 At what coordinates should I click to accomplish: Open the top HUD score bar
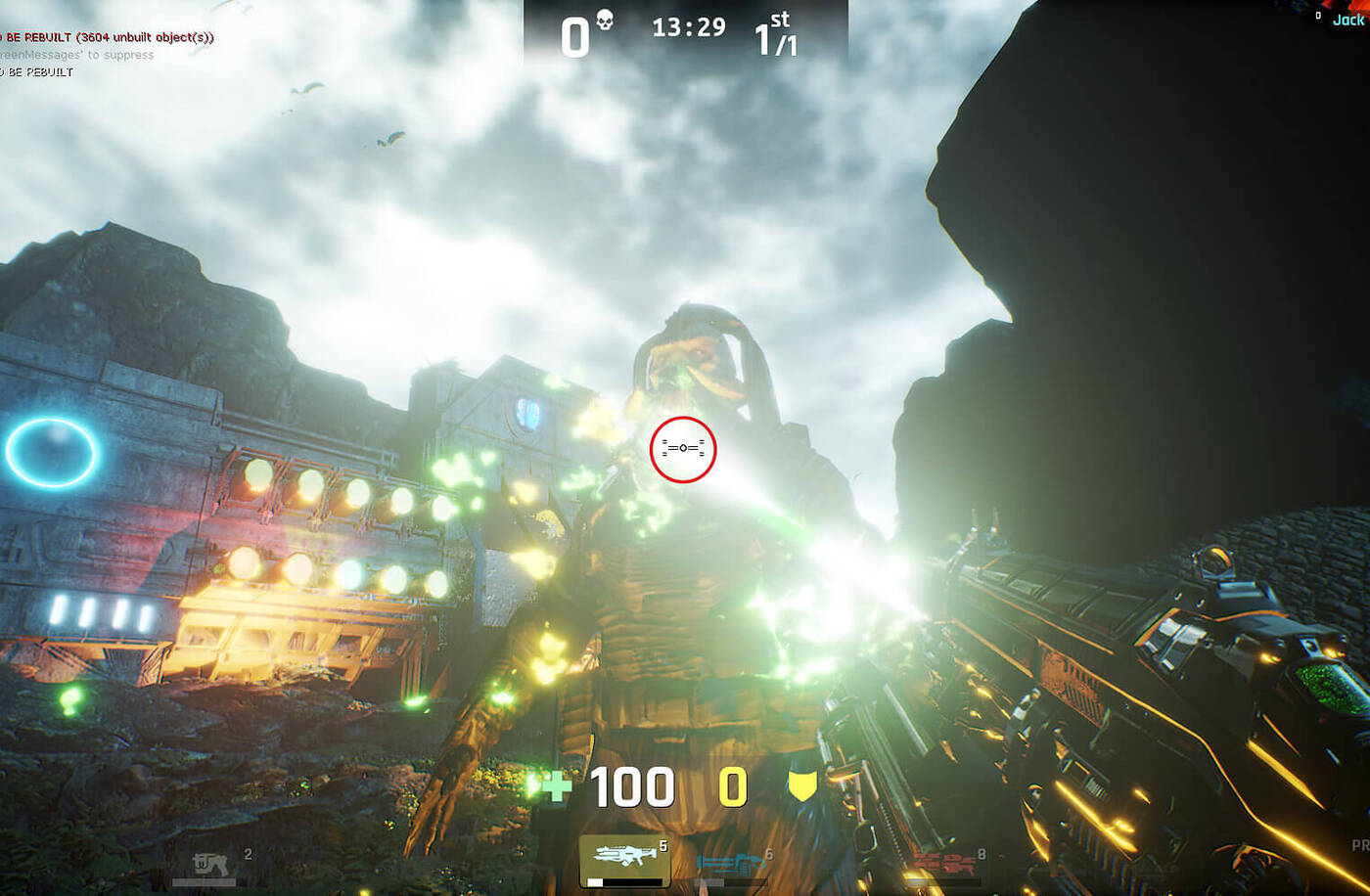[685, 29]
